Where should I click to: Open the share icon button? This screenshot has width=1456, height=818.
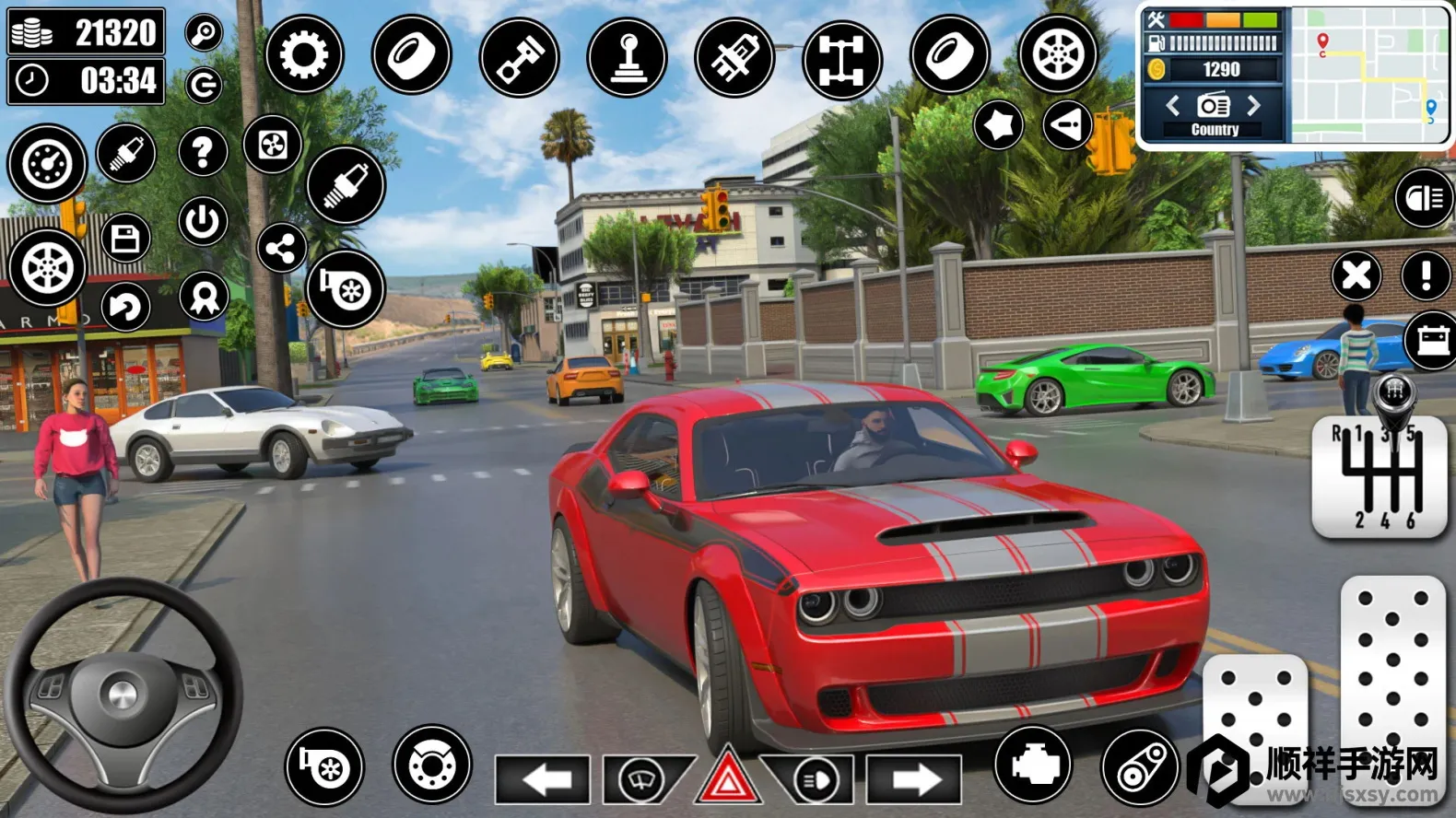(x=281, y=248)
